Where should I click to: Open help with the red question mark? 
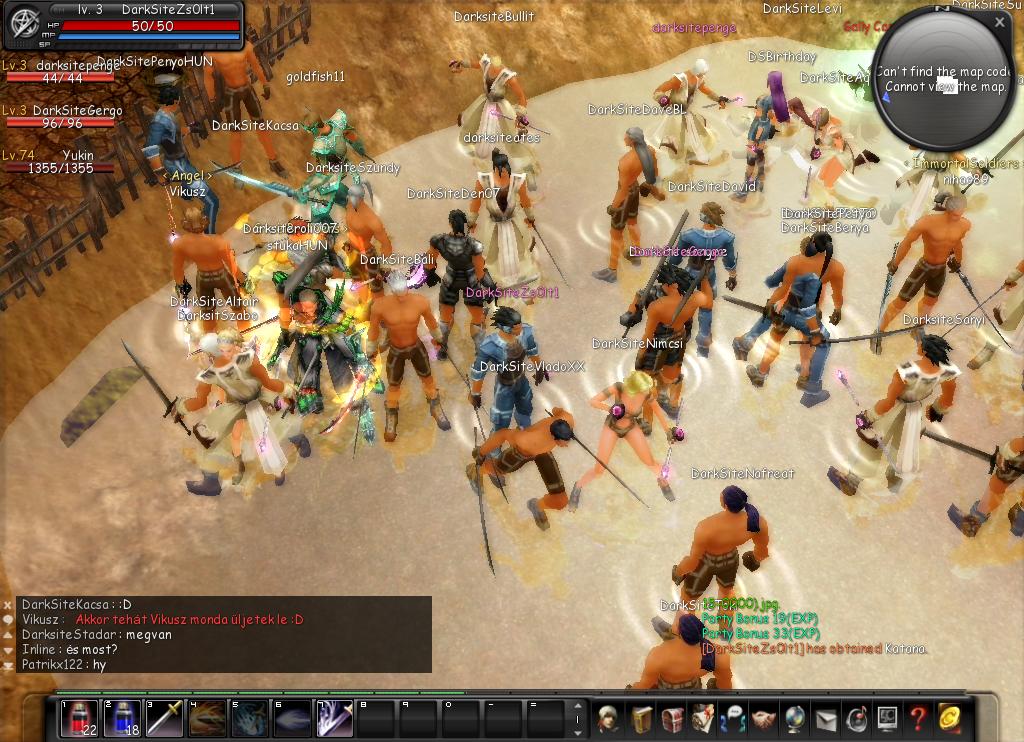(918, 718)
